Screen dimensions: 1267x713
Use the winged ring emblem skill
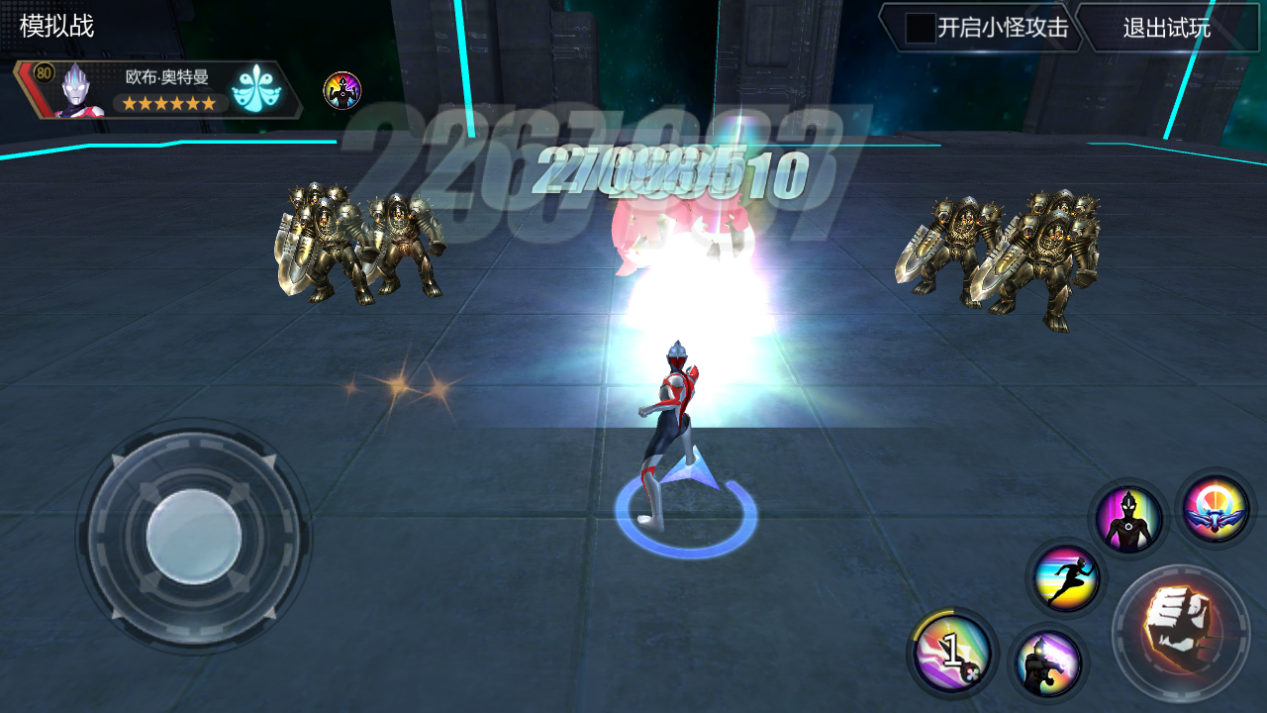click(1215, 508)
